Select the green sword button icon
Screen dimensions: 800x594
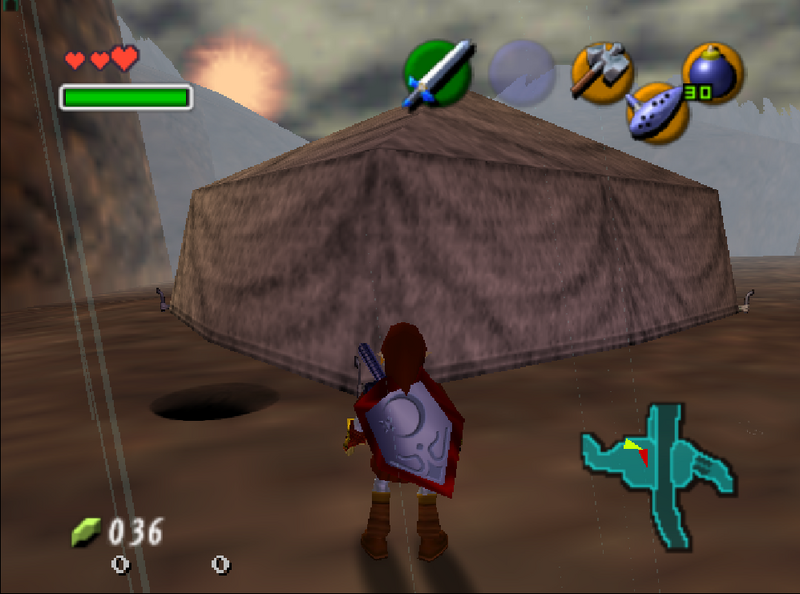[x=438, y=73]
